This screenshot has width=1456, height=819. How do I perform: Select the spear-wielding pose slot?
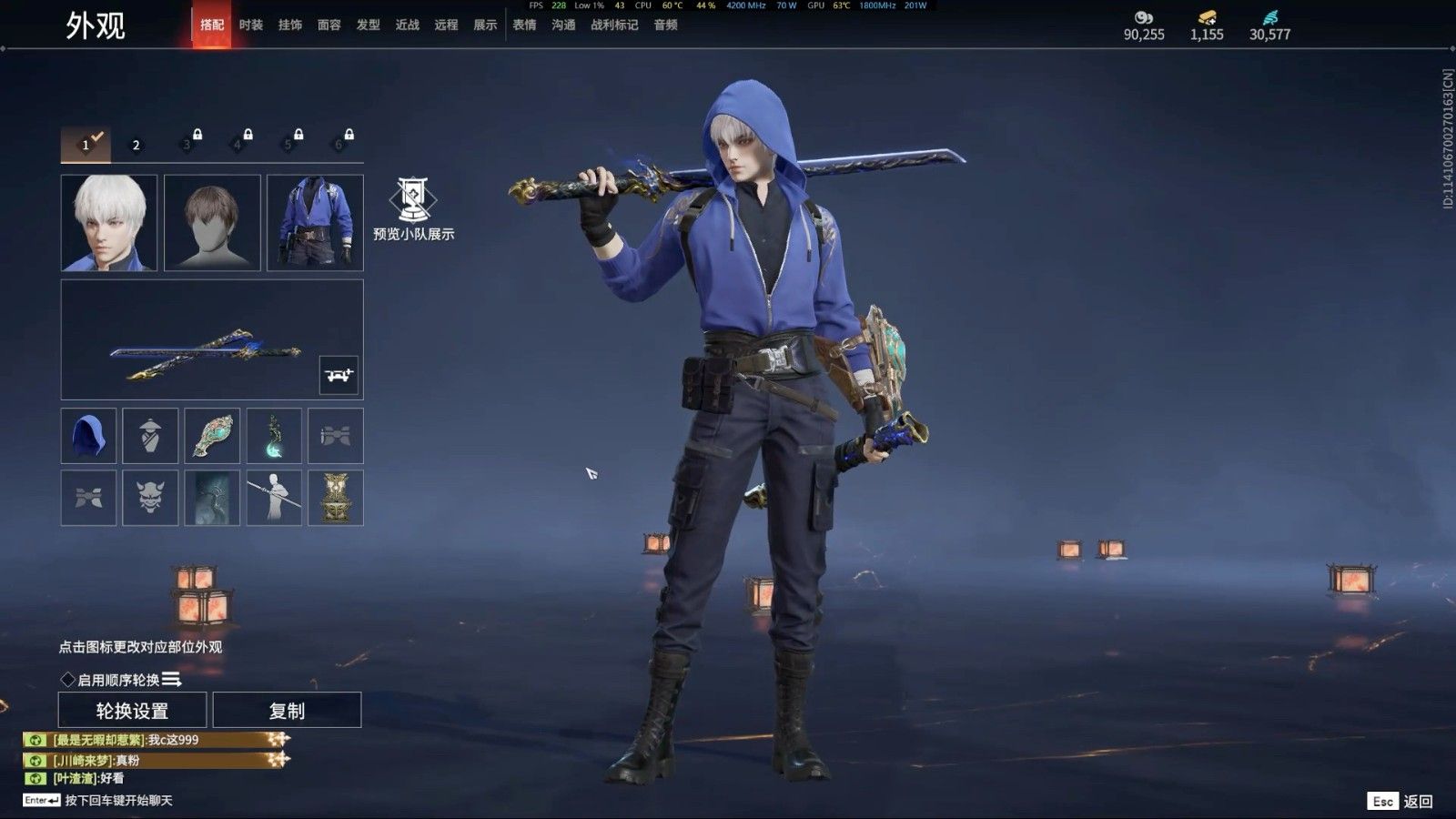pyautogui.click(x=275, y=498)
